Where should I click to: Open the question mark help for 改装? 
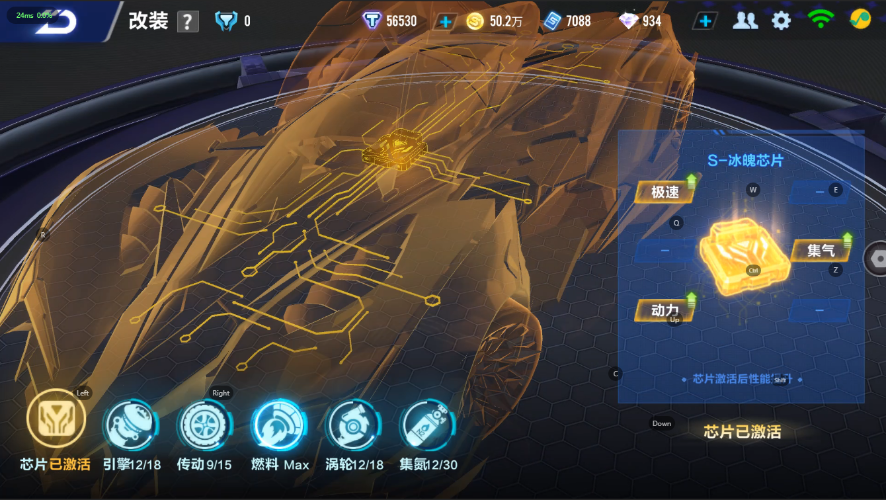pos(187,22)
